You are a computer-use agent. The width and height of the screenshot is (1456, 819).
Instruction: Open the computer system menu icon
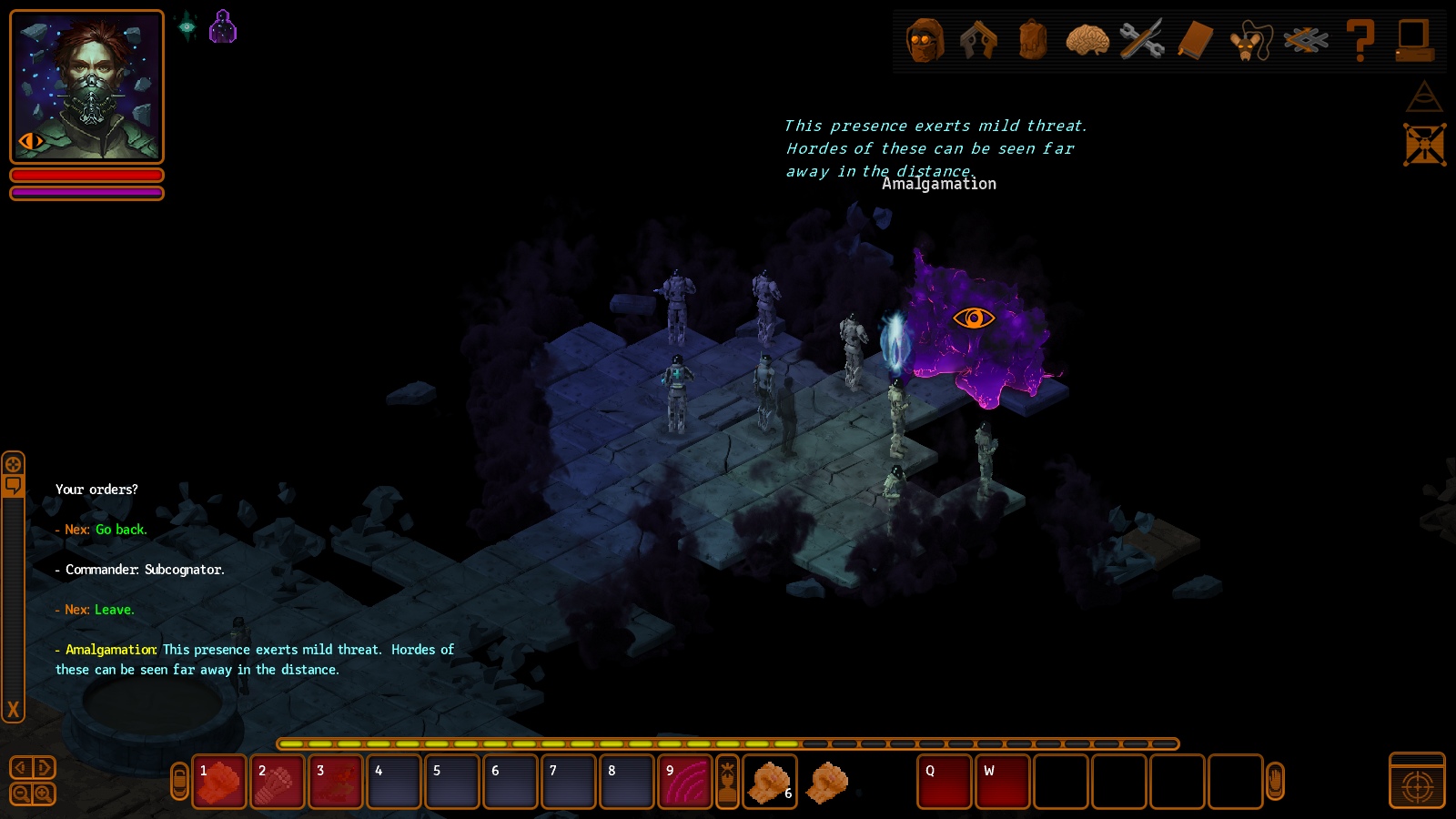(1414, 41)
